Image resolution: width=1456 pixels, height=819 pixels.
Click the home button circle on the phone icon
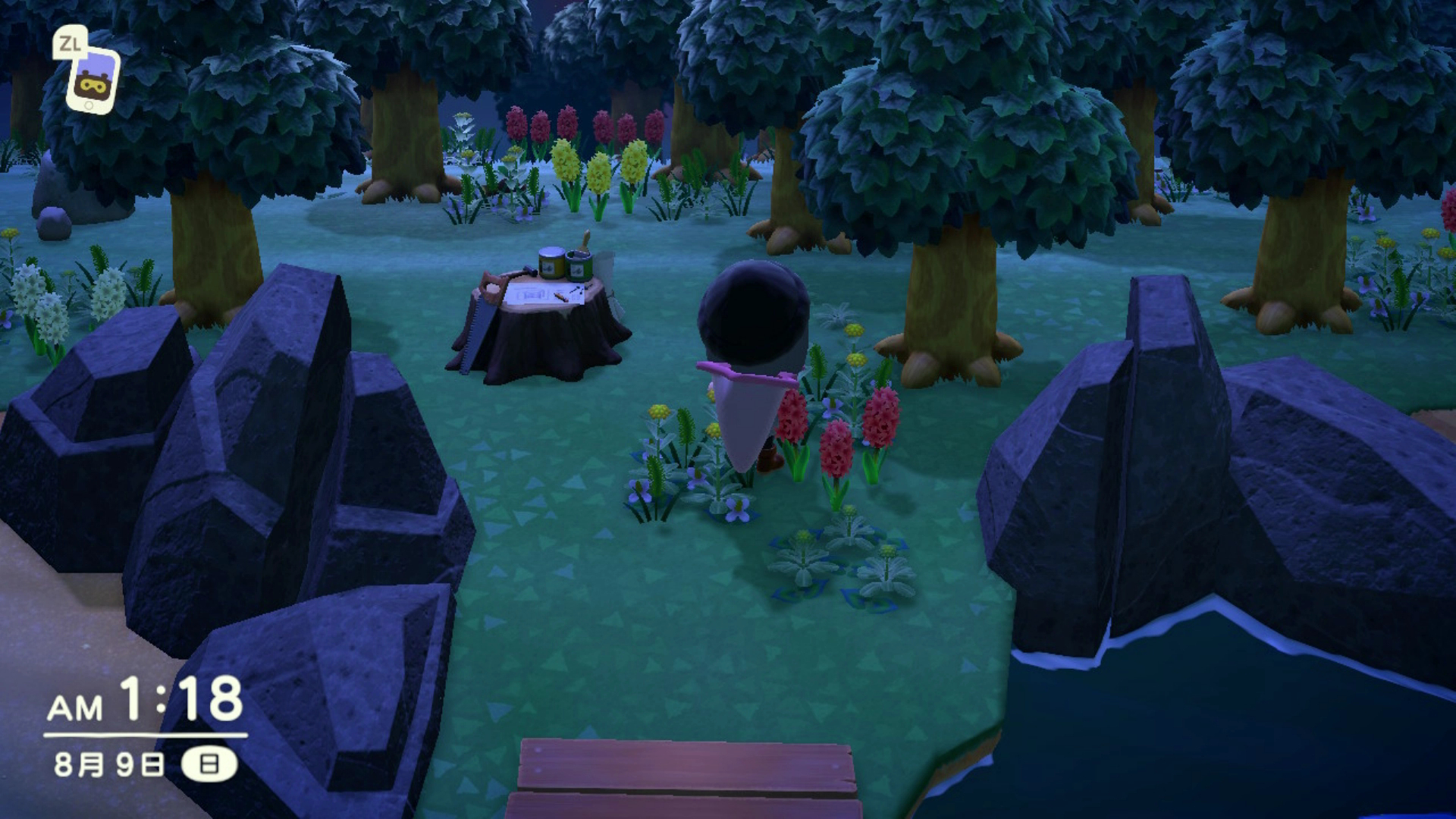point(89,105)
